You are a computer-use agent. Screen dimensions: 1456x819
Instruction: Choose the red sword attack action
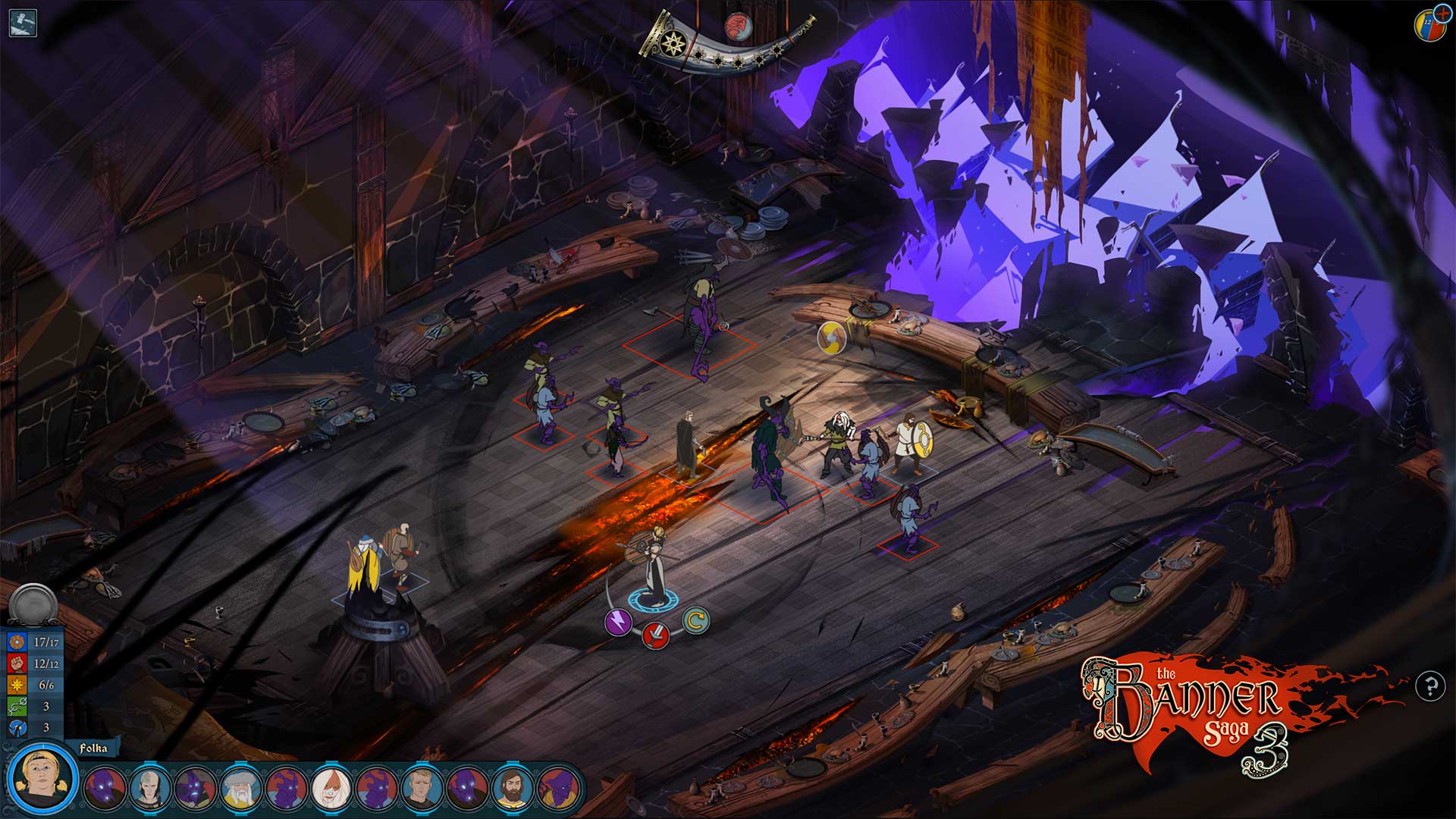tap(656, 635)
